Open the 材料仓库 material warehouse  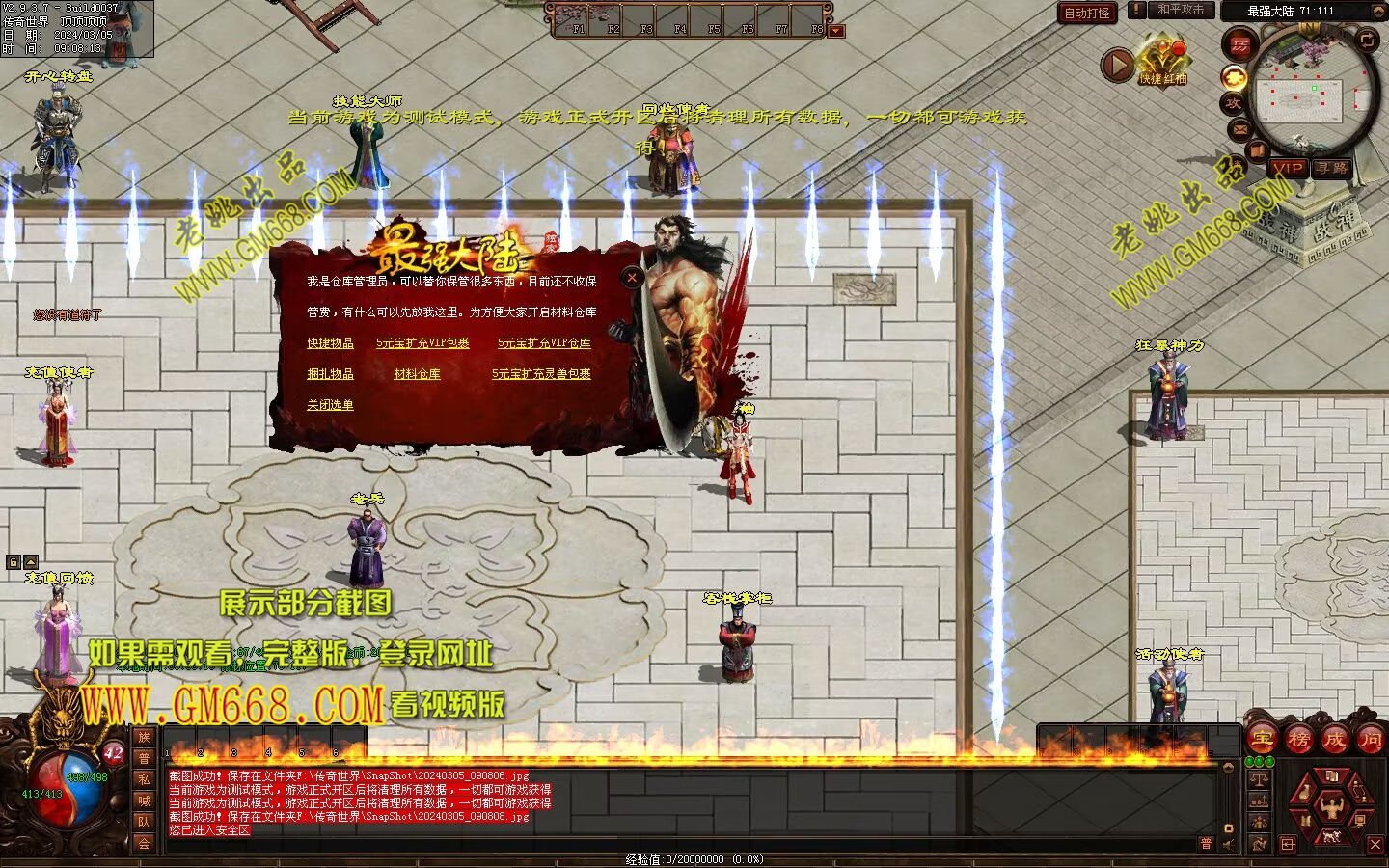coord(417,374)
